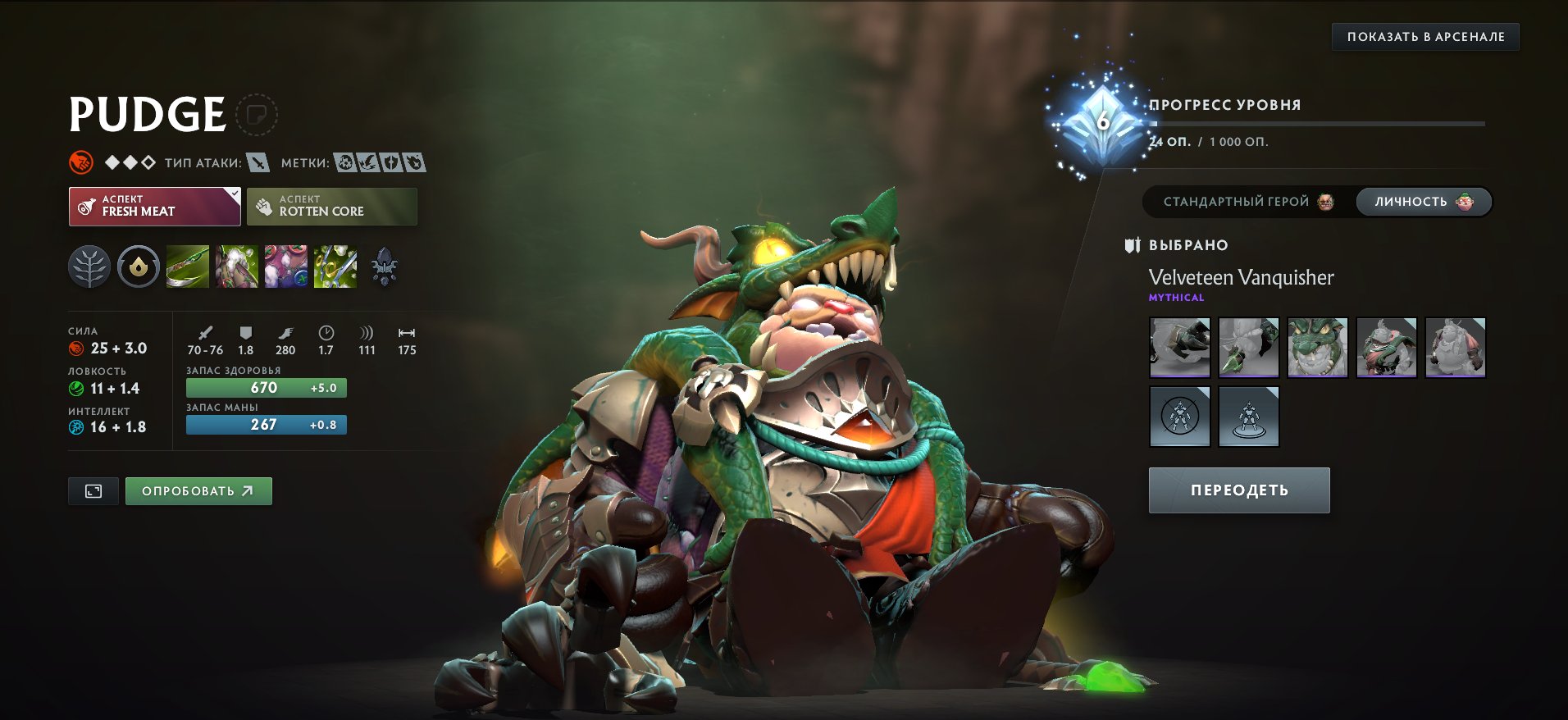Open the Flesh Heap ability icon
The image size is (1568, 720).
point(285,266)
